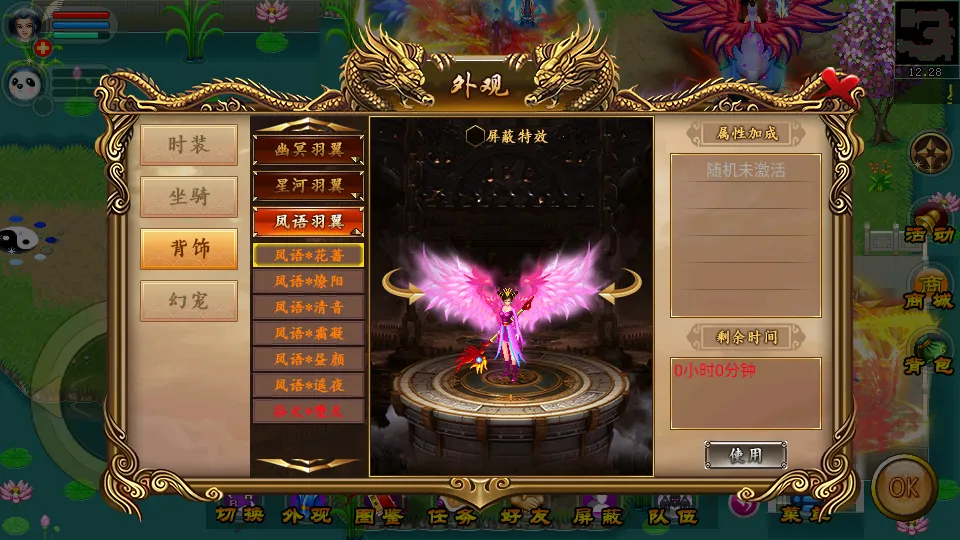Open the 坐骑 mount tab
This screenshot has width=960, height=540.
pos(189,197)
